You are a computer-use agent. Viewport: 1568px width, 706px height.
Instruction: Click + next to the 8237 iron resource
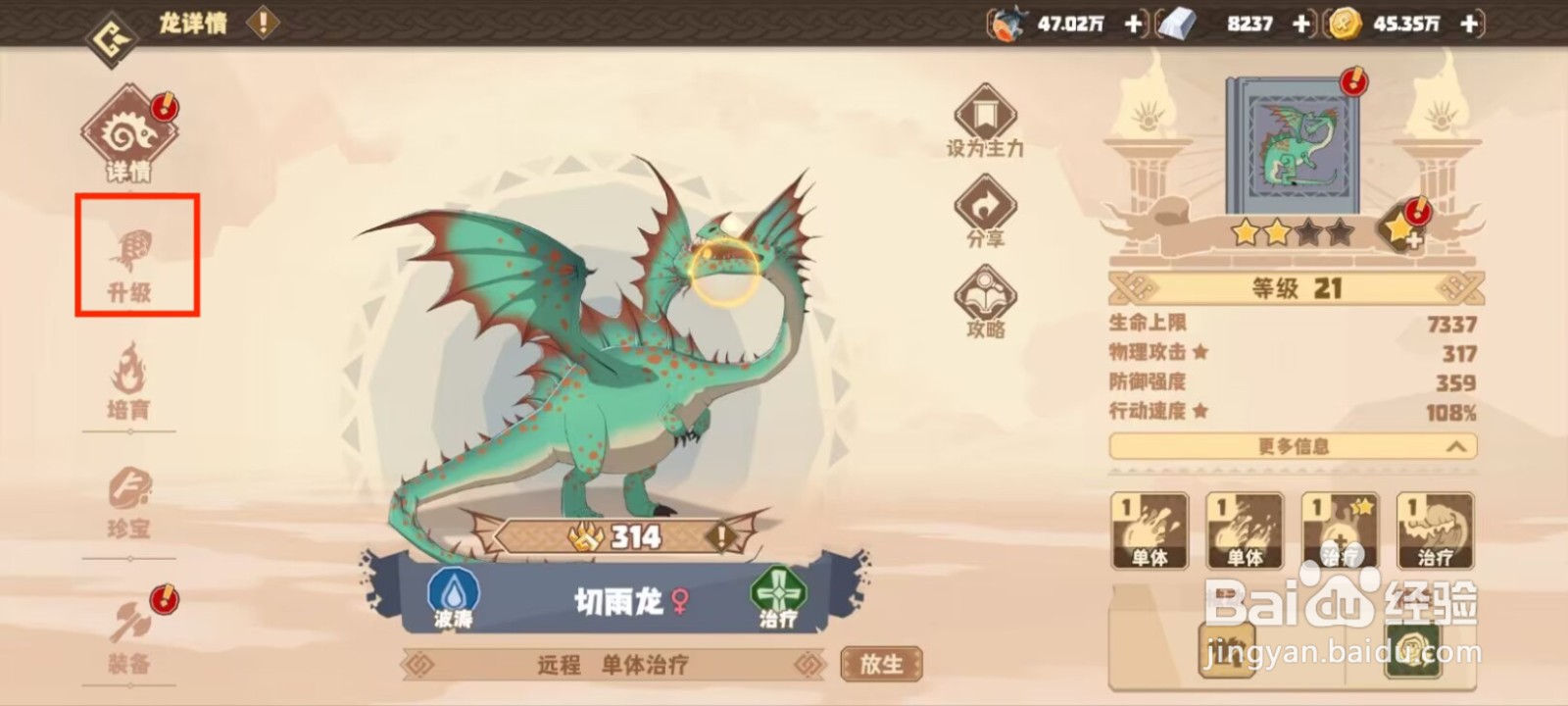[x=1300, y=24]
